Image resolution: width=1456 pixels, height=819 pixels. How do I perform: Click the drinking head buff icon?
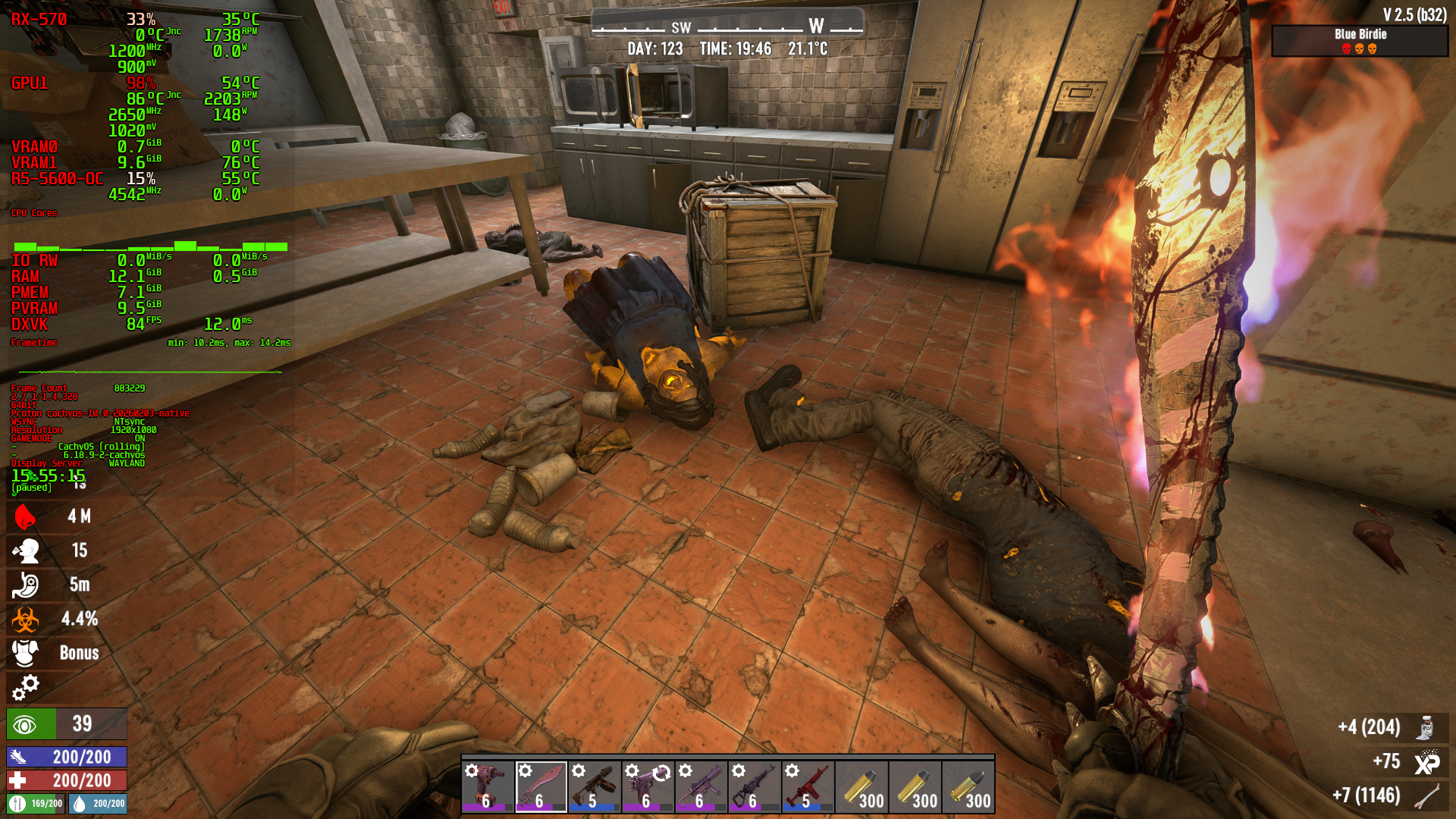(26, 551)
